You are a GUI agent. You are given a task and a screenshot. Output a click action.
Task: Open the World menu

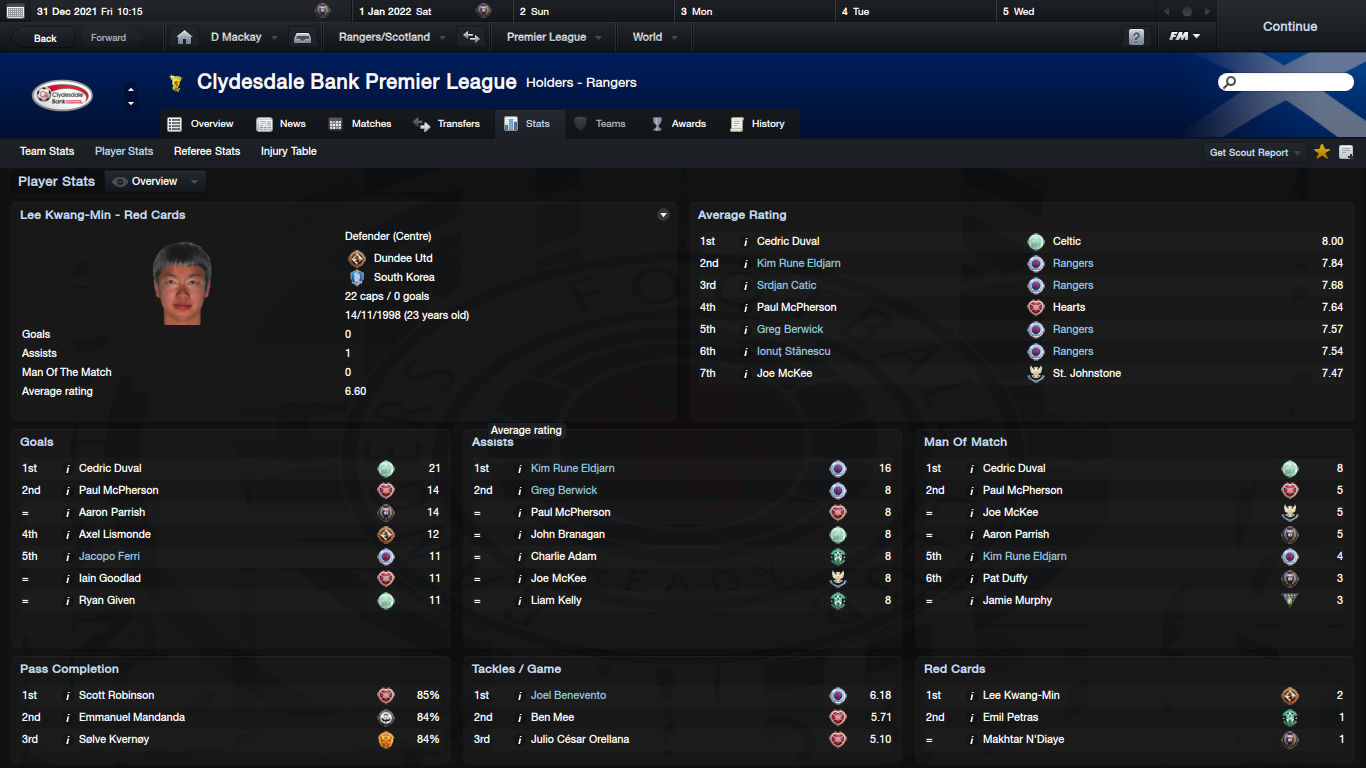tap(654, 37)
